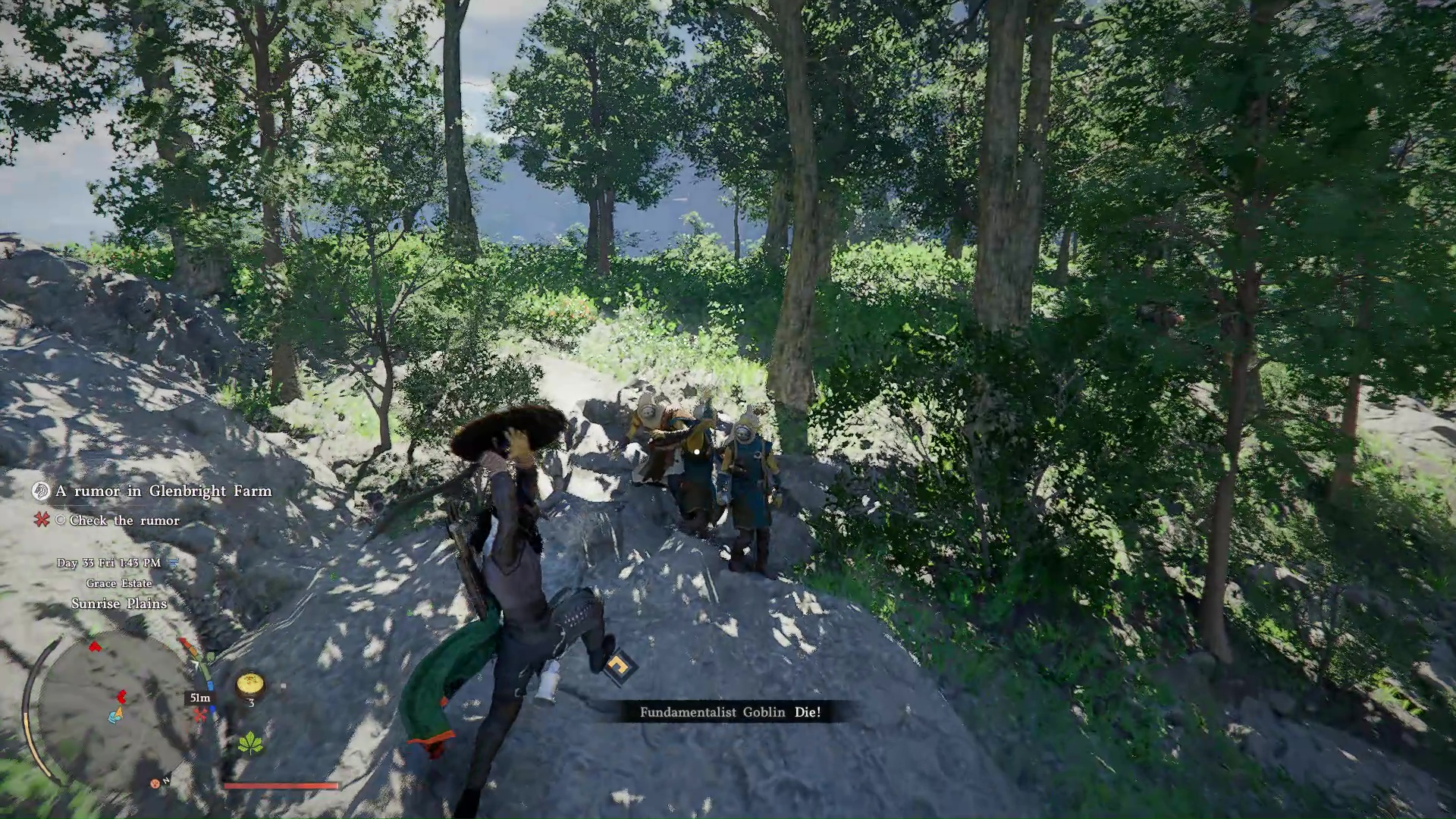Click the horse-head quest icon beside Glenbright Farm rumor
Image resolution: width=1456 pixels, height=819 pixels.
click(x=40, y=491)
